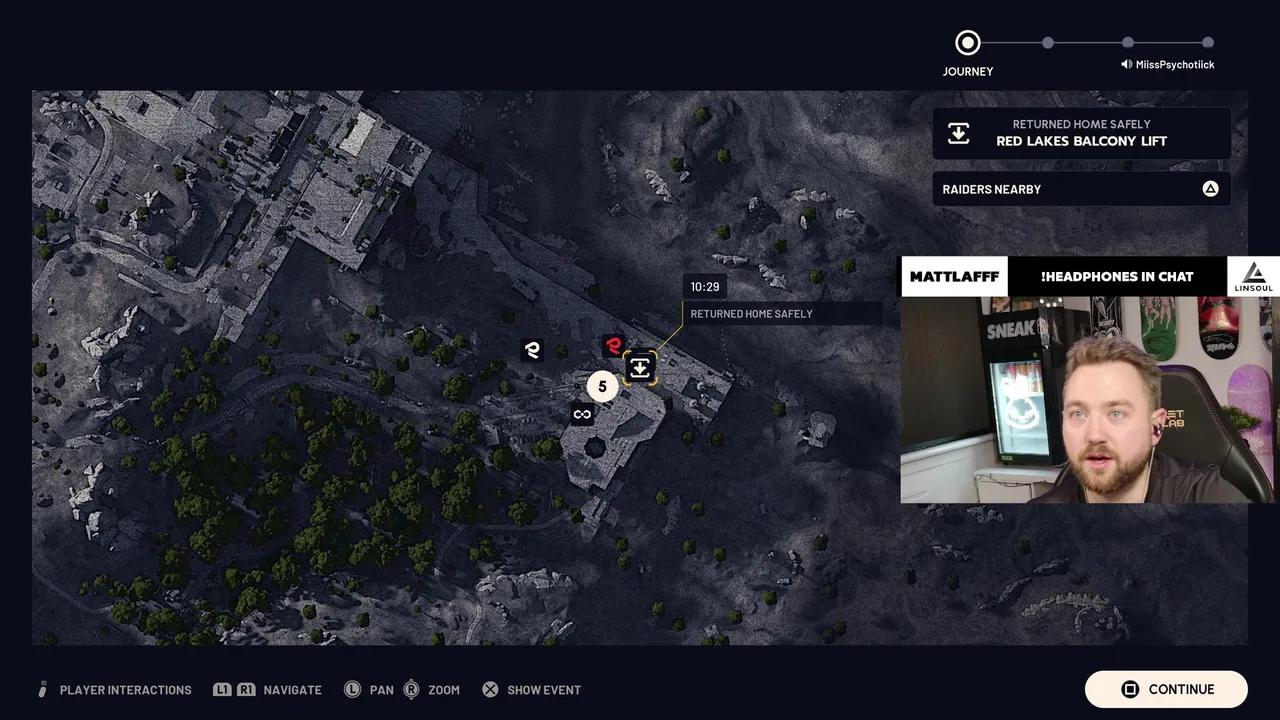Click the 10:29 timestamp label on the map
This screenshot has height=720, width=1280.
click(x=704, y=286)
